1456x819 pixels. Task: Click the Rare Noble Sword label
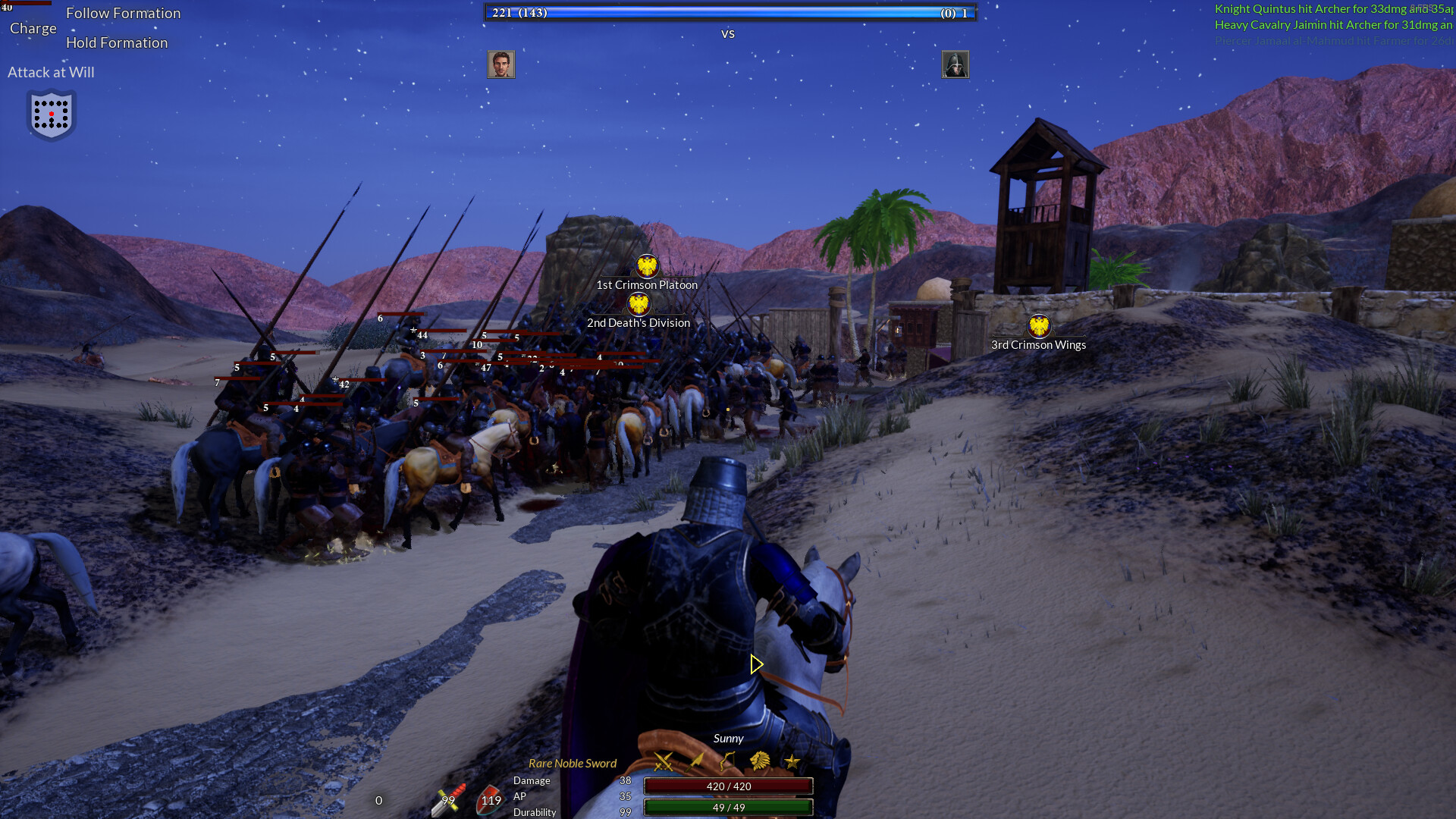pos(573,763)
